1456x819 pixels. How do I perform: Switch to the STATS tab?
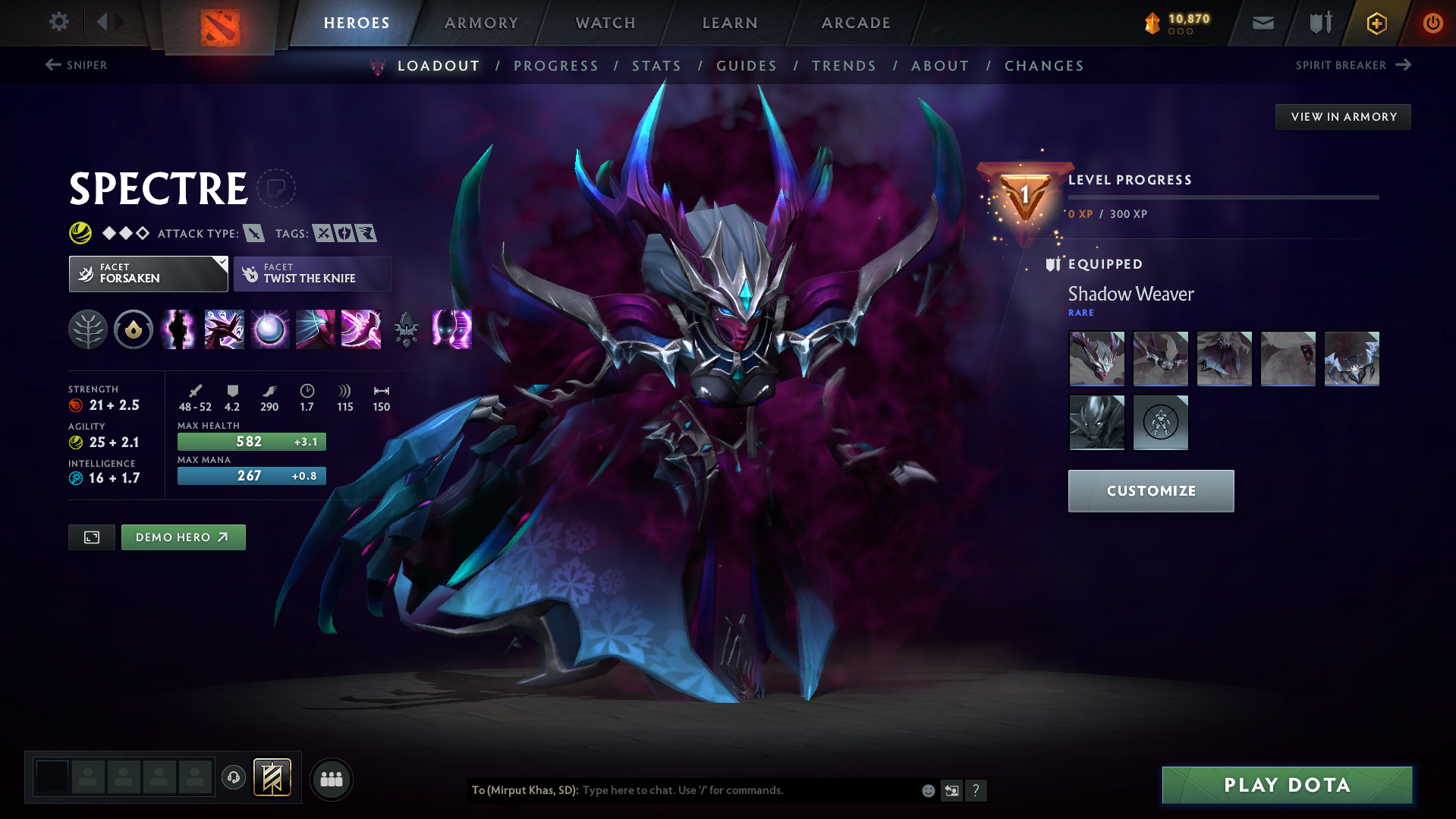[x=657, y=66]
